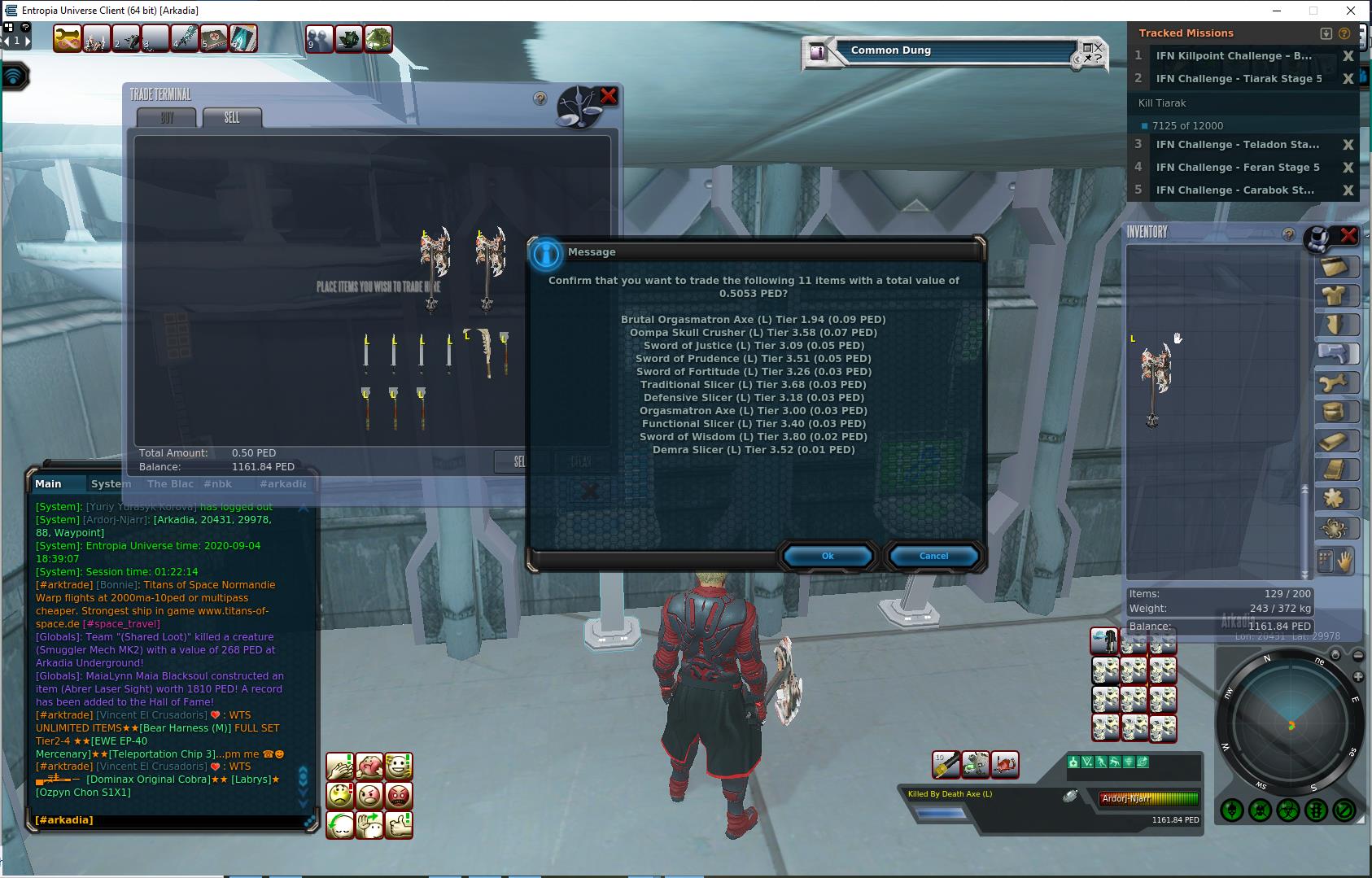Remove IFN Killpoint Challenge from tracked missions
This screenshot has height=878, width=1372.
click(1348, 56)
